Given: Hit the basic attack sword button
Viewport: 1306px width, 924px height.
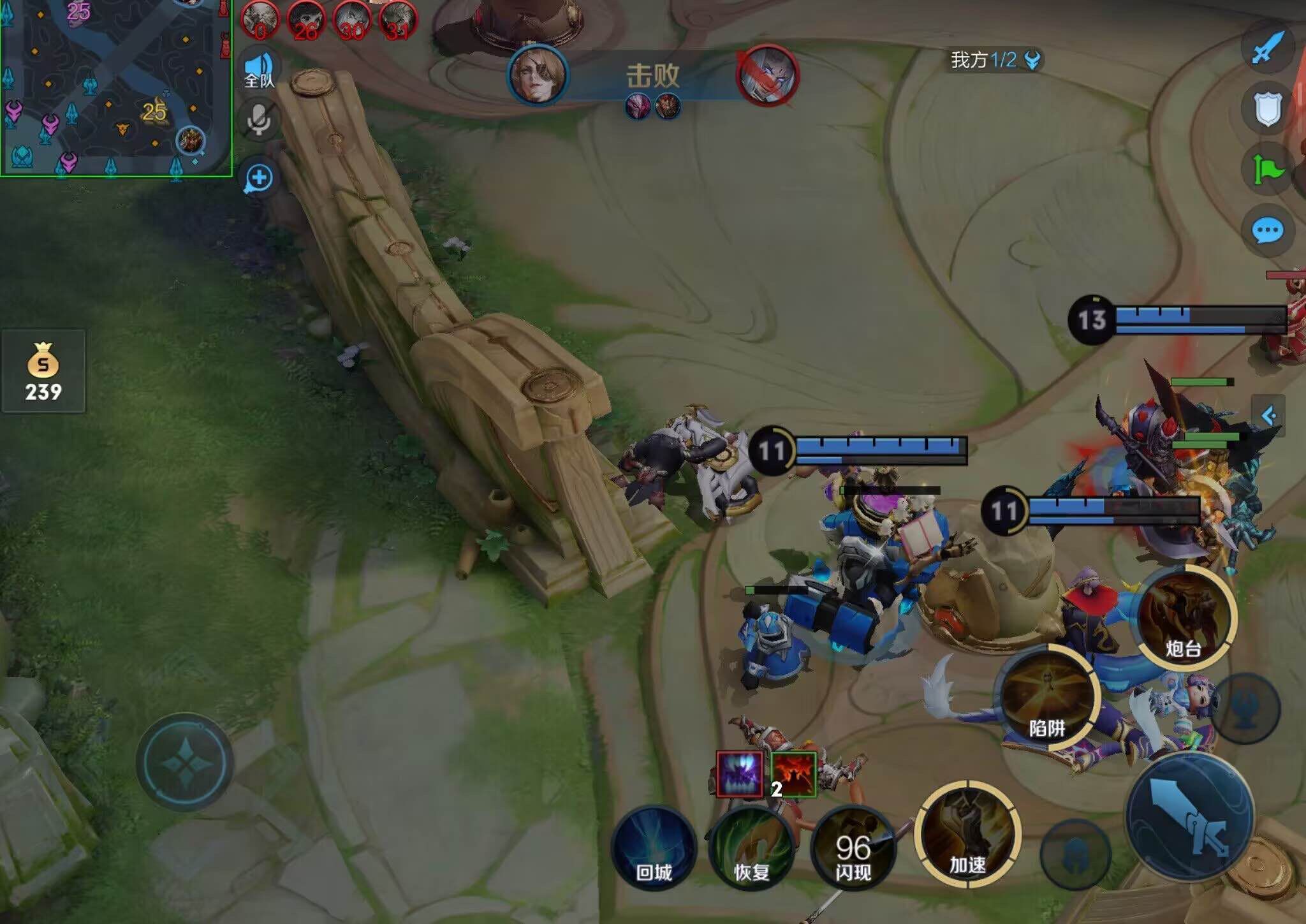Looking at the screenshot, I should pyautogui.click(x=1191, y=816).
